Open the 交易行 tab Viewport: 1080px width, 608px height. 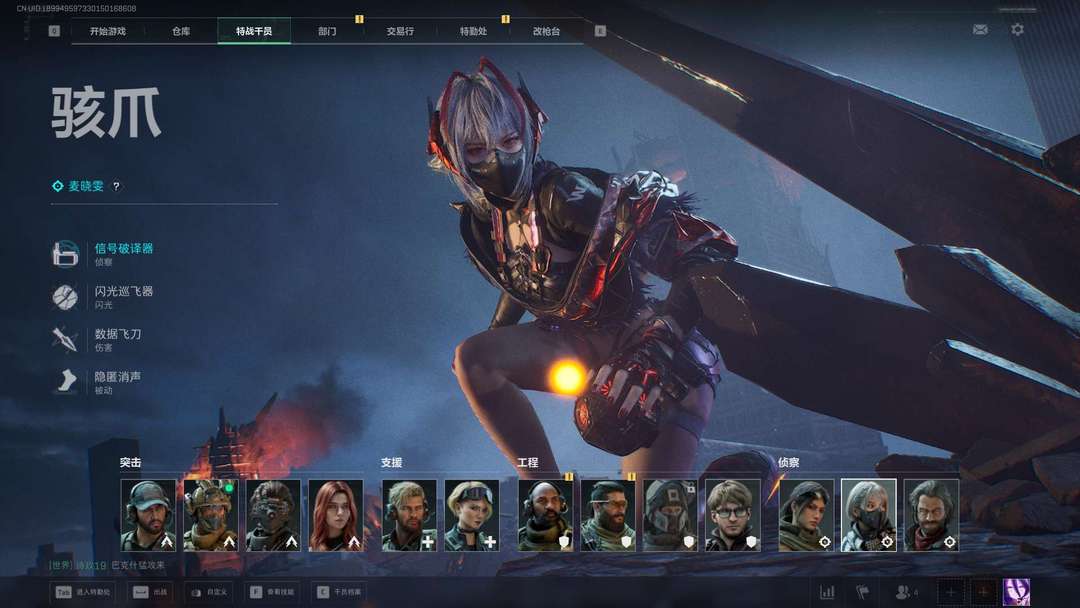pos(400,31)
